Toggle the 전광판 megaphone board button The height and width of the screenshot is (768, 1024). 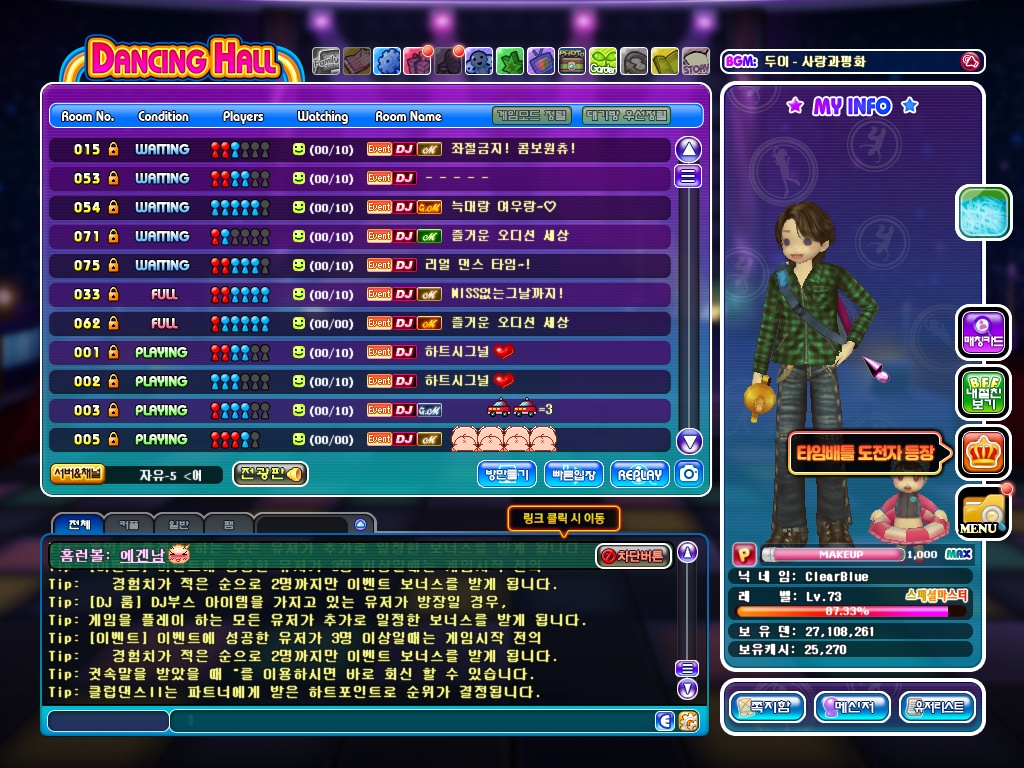tap(270, 474)
